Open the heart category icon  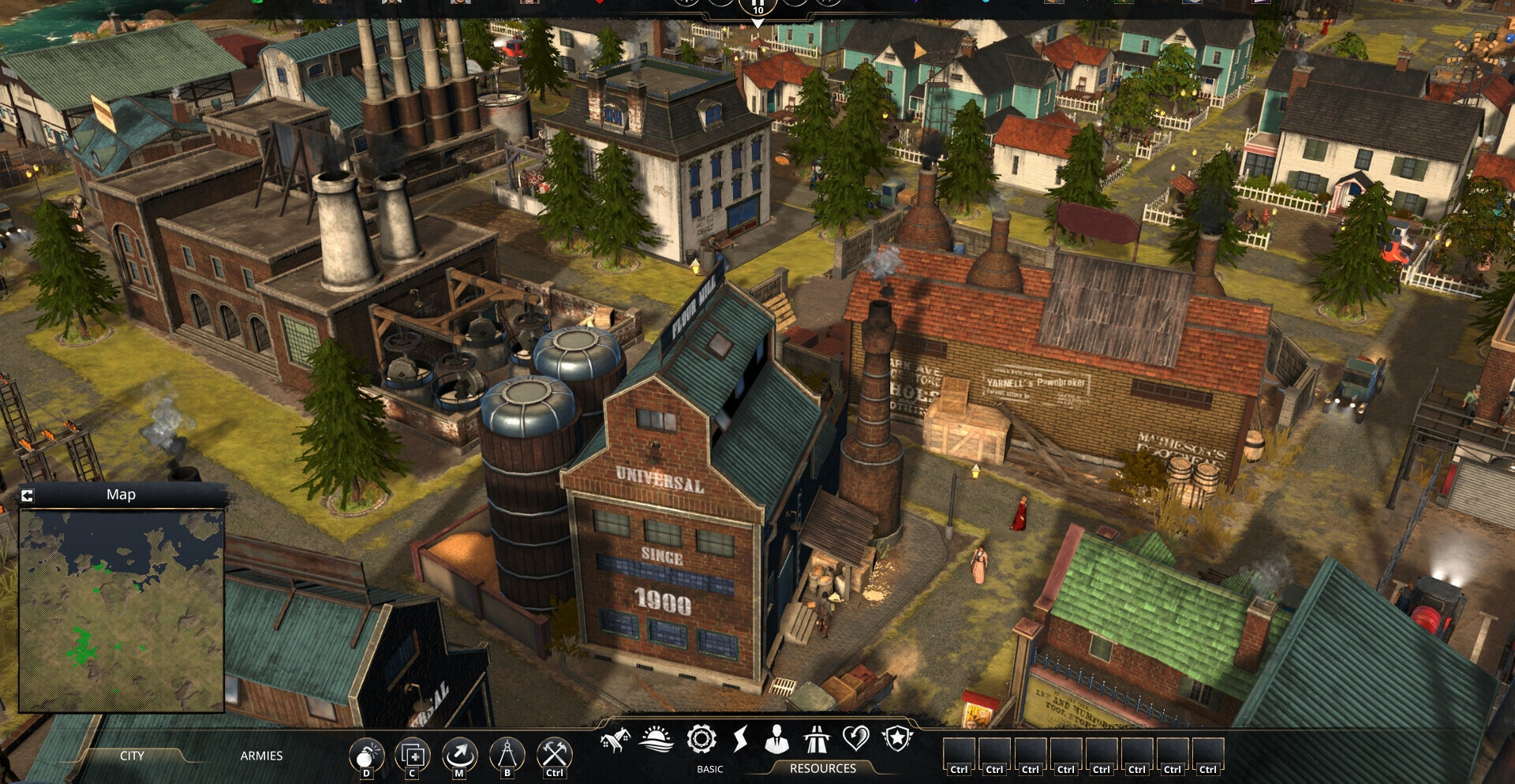(x=856, y=740)
